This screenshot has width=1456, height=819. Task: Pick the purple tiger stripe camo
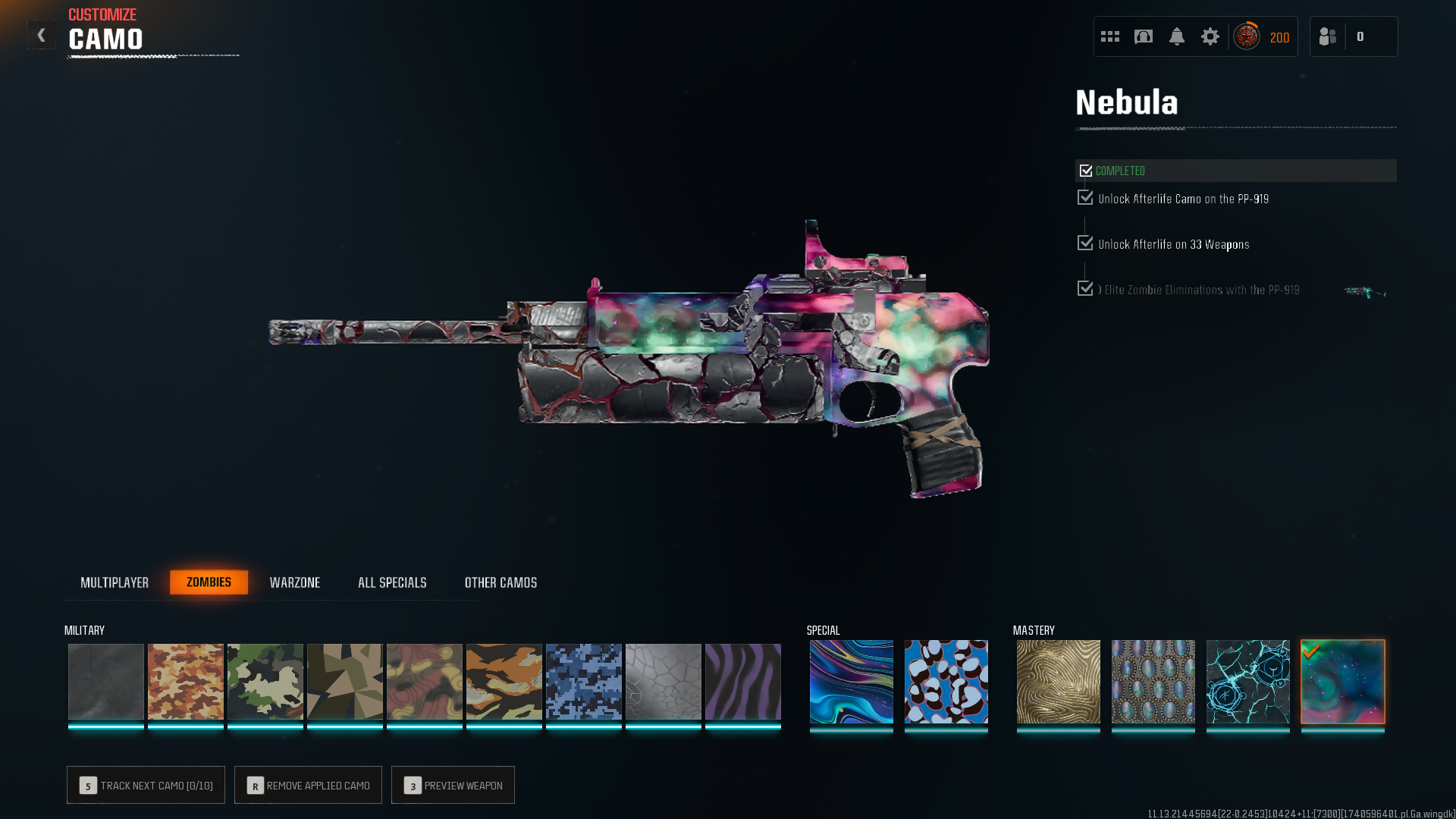[742, 681]
